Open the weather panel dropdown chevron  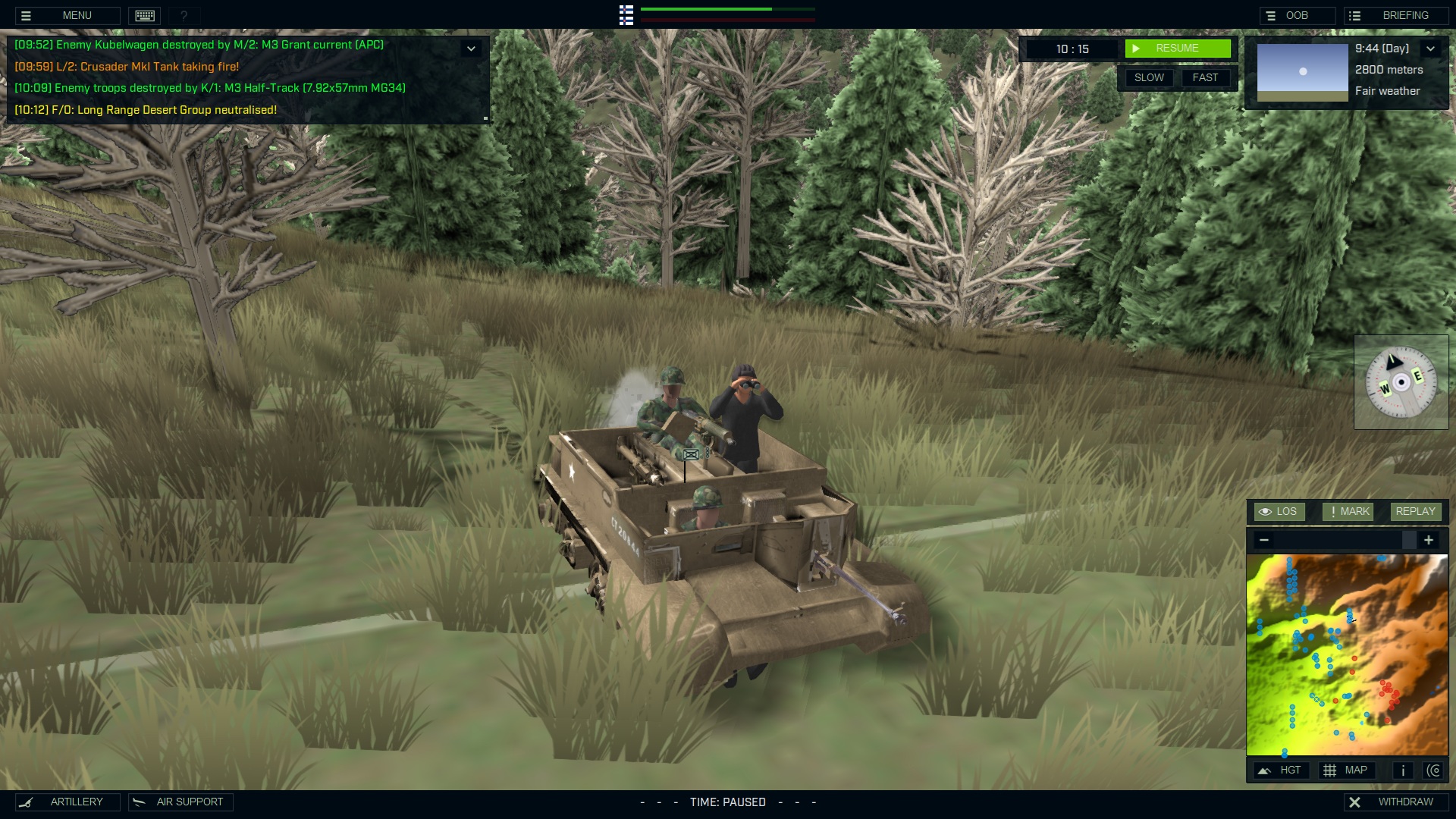(x=1432, y=48)
